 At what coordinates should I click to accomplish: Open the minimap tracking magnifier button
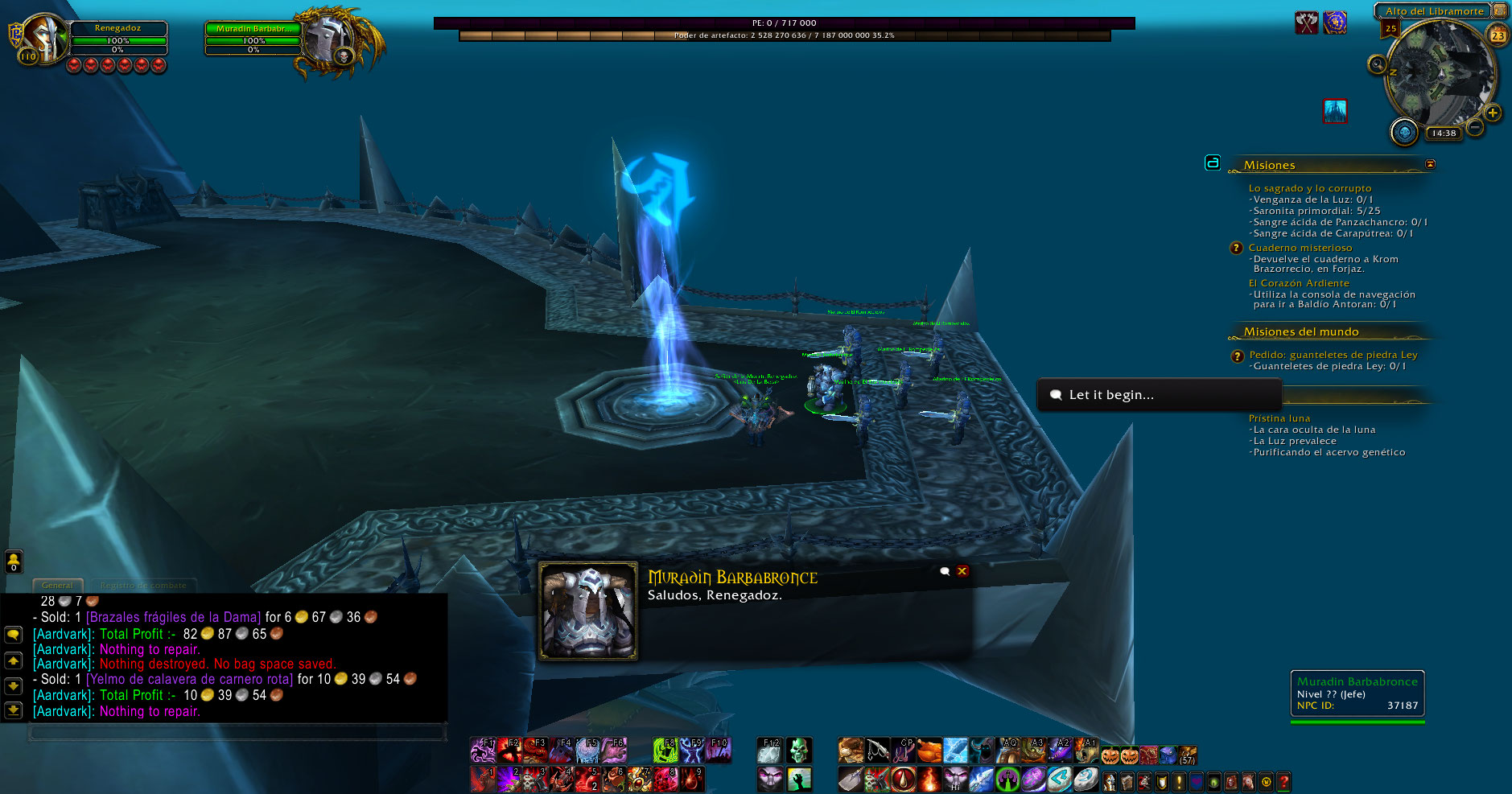click(1377, 64)
